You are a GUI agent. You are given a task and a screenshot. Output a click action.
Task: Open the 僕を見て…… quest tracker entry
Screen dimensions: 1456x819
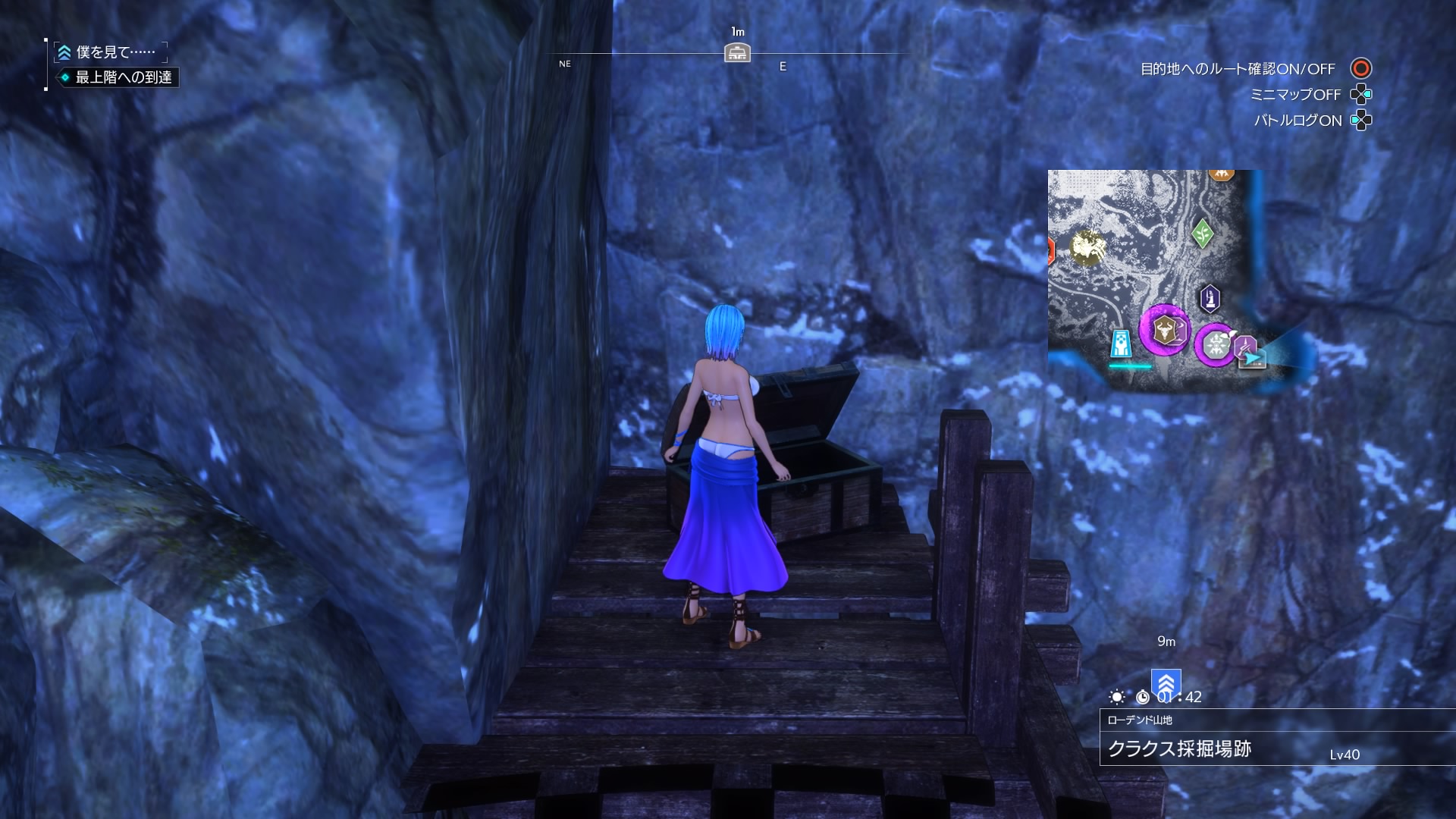tap(115, 52)
